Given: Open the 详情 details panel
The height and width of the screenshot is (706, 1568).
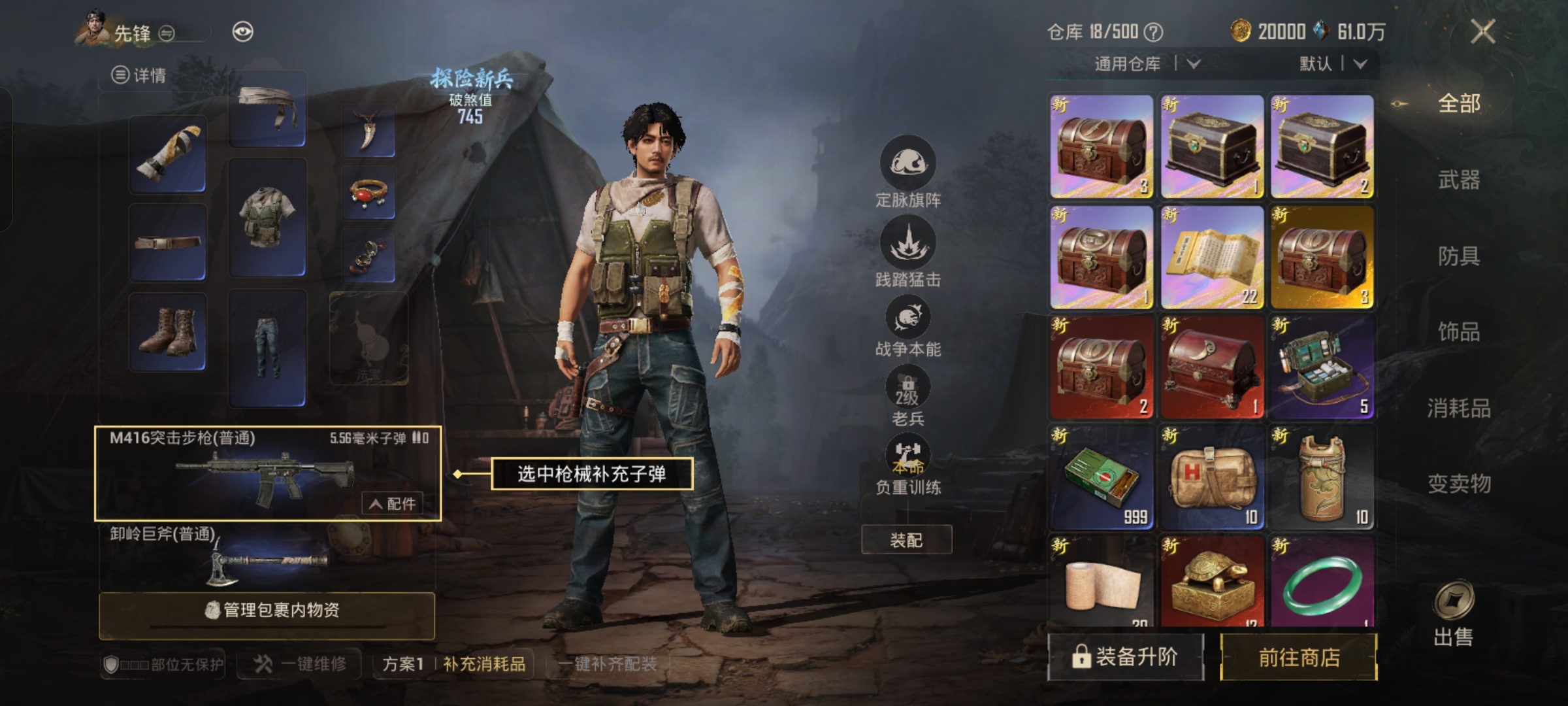Looking at the screenshot, I should click(139, 76).
